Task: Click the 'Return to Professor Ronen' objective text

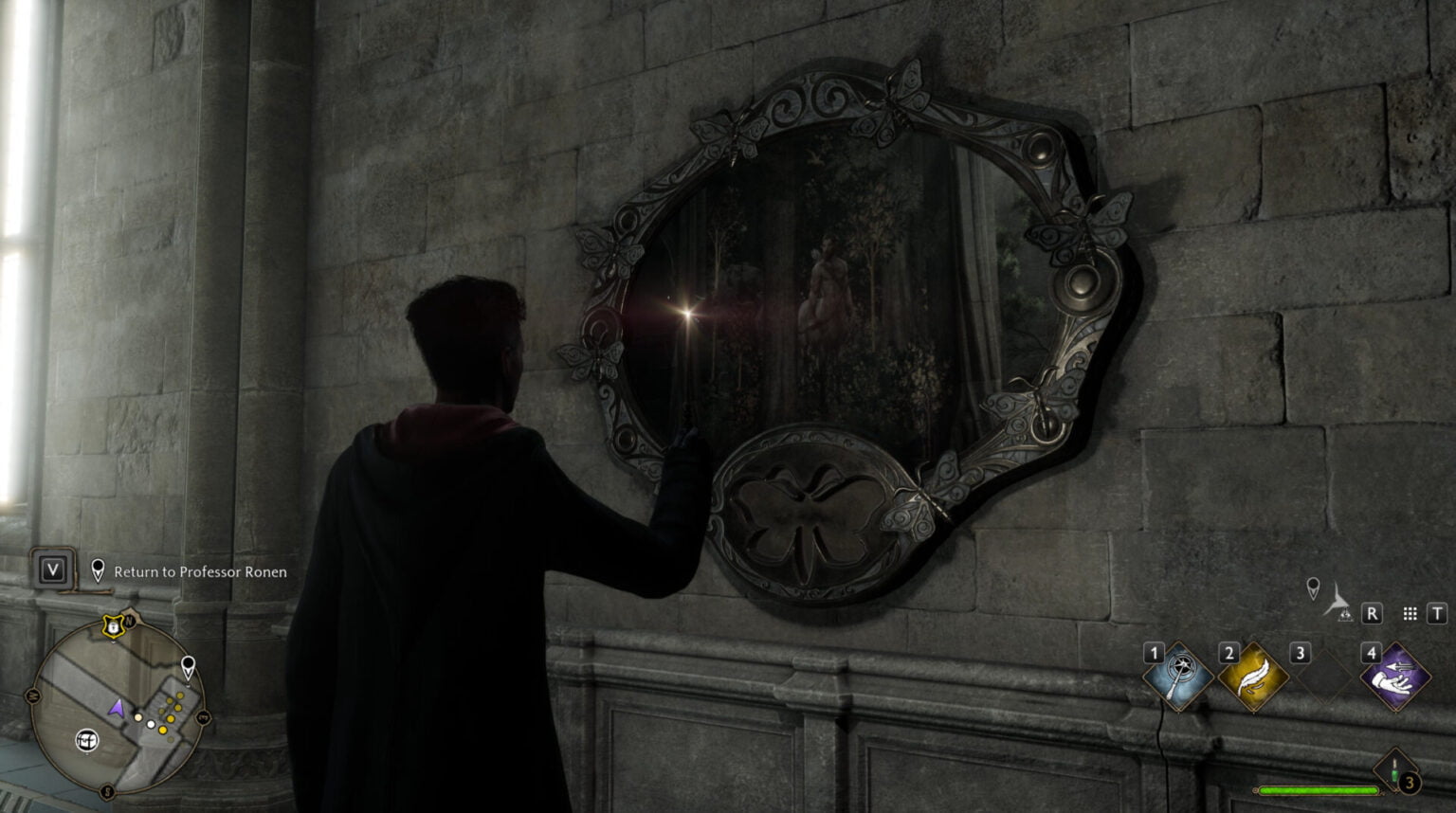Action: point(200,572)
